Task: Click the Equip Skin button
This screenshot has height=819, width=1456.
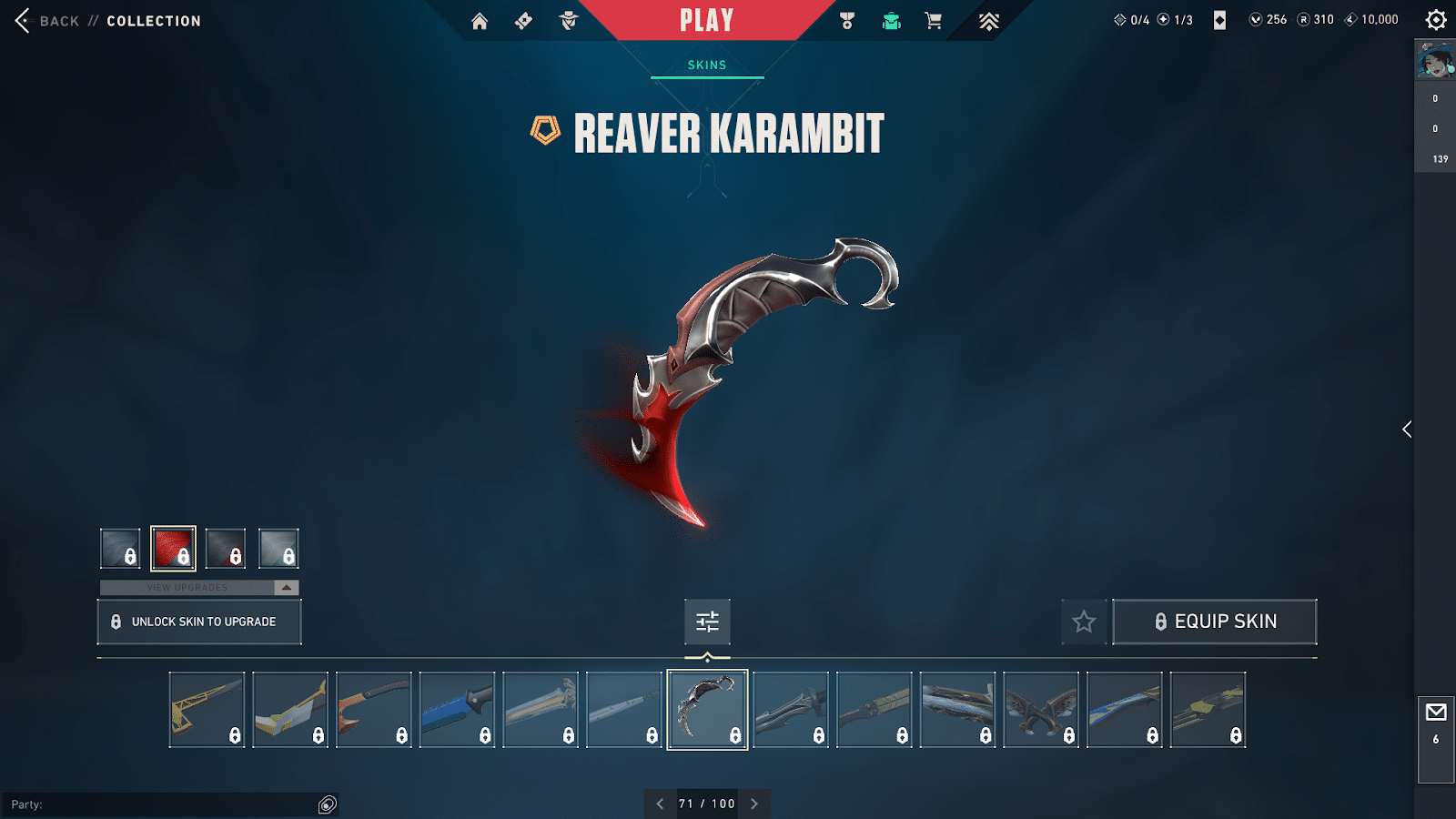Action: click(1215, 622)
